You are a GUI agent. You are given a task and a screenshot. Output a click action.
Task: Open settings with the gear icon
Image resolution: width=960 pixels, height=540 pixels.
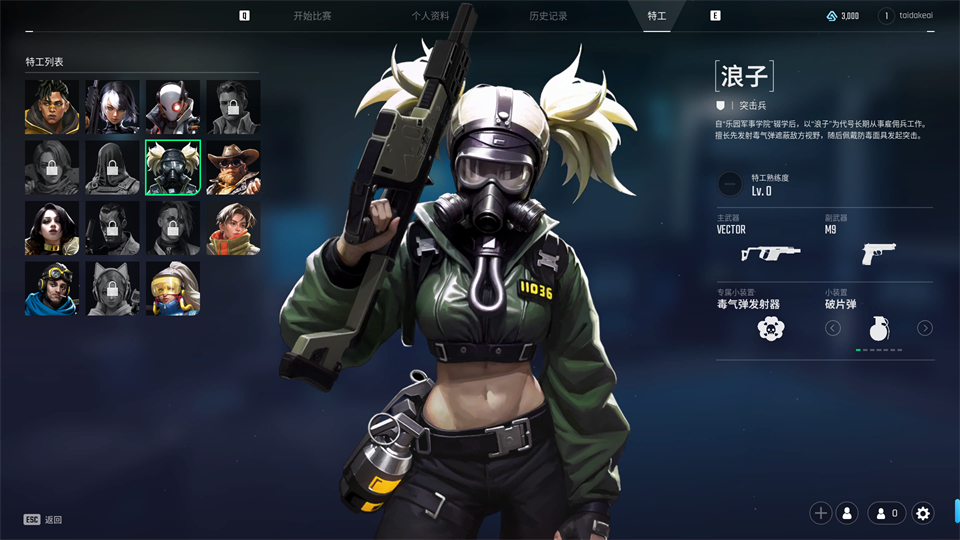[x=923, y=513]
